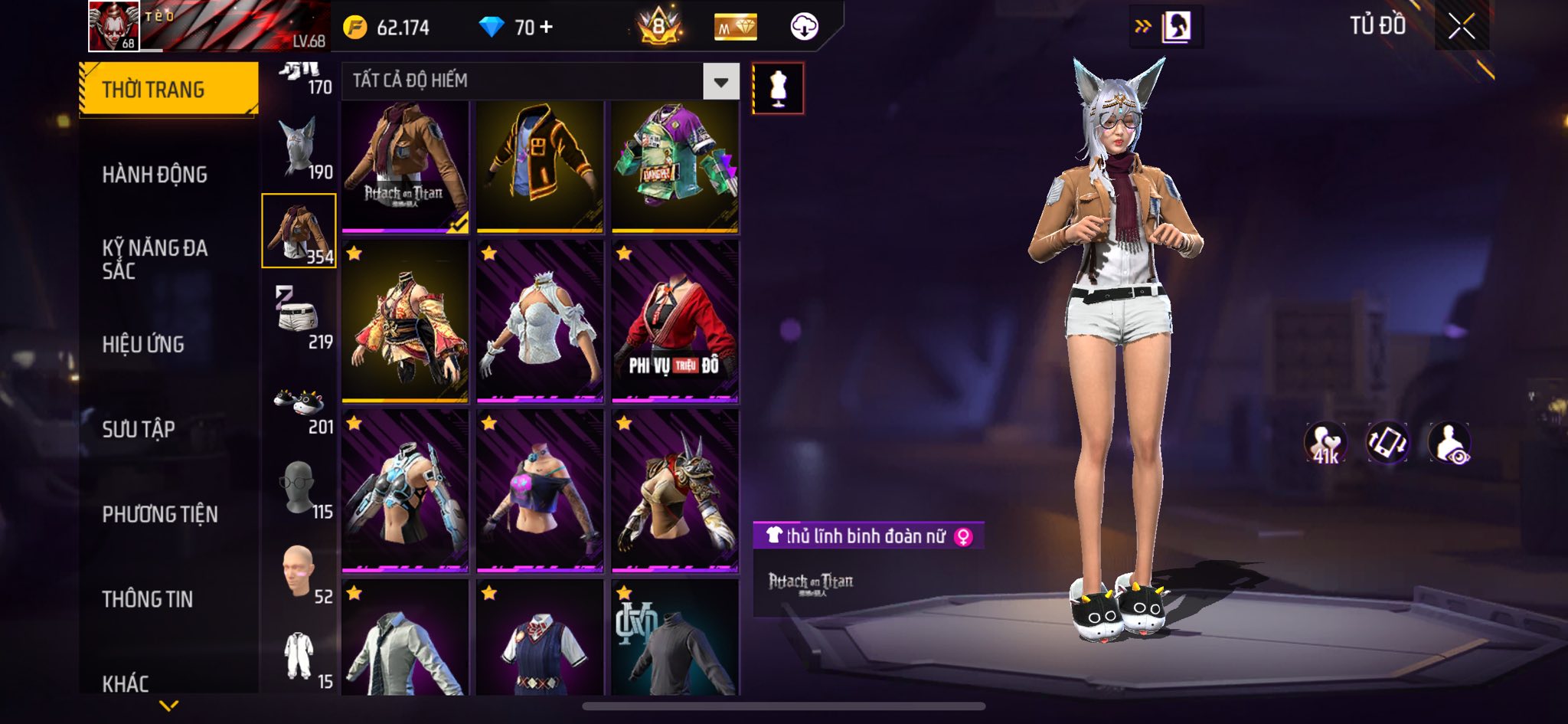This screenshot has width=1568, height=724.
Task: Open the cloud download icon
Action: point(804,28)
